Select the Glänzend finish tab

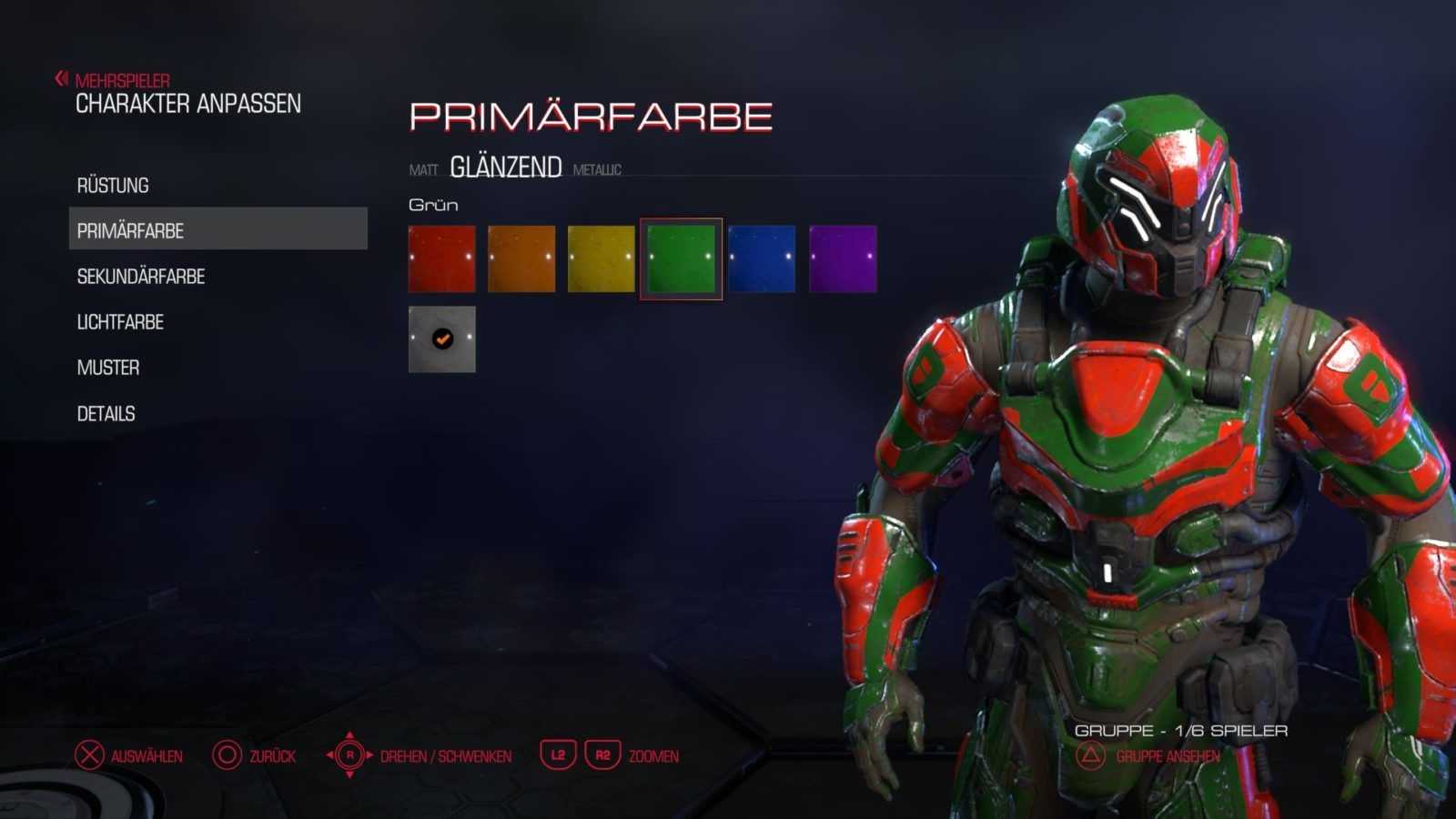pyautogui.click(x=506, y=167)
